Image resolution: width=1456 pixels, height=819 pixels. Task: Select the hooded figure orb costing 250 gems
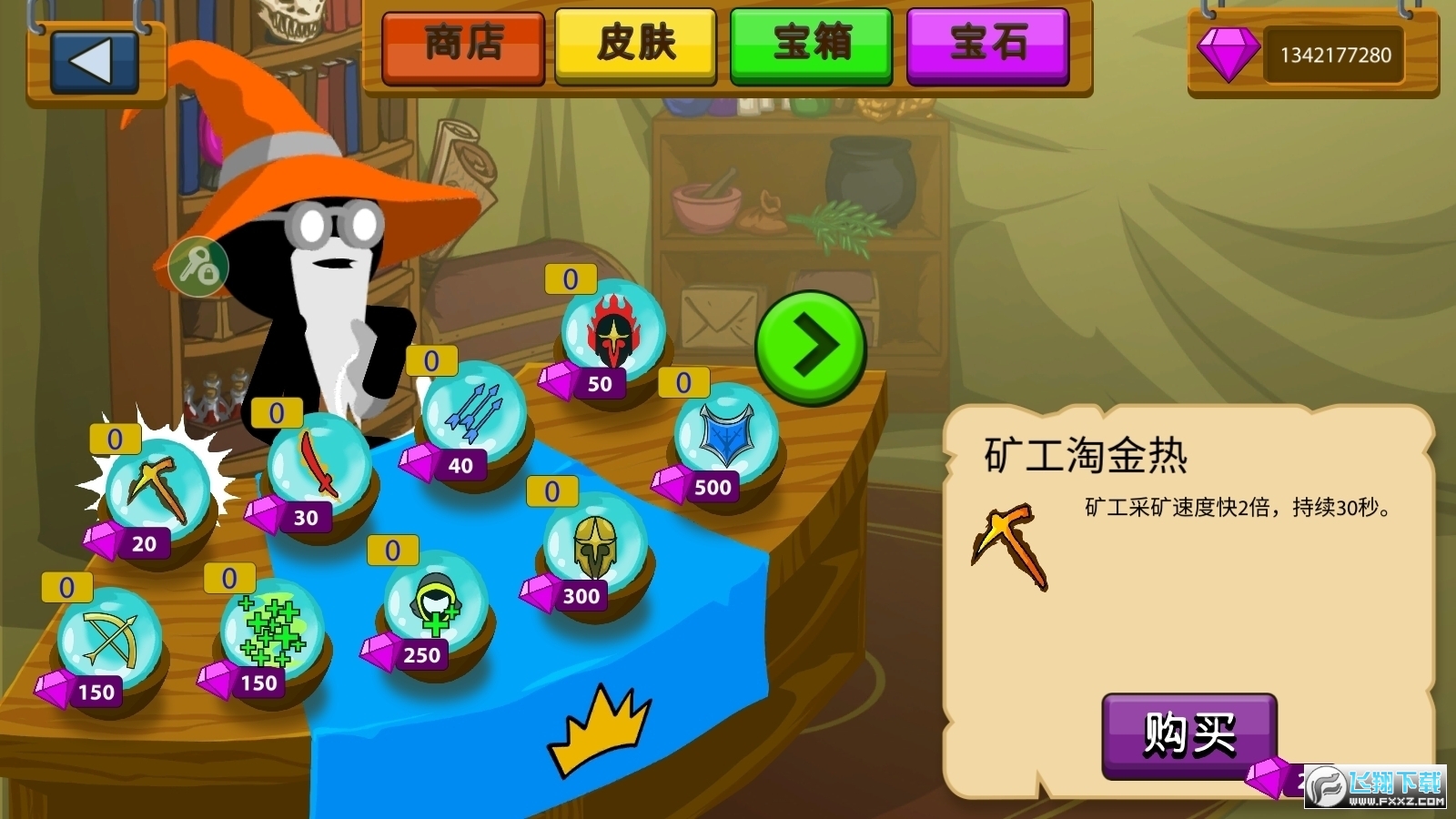click(434, 607)
